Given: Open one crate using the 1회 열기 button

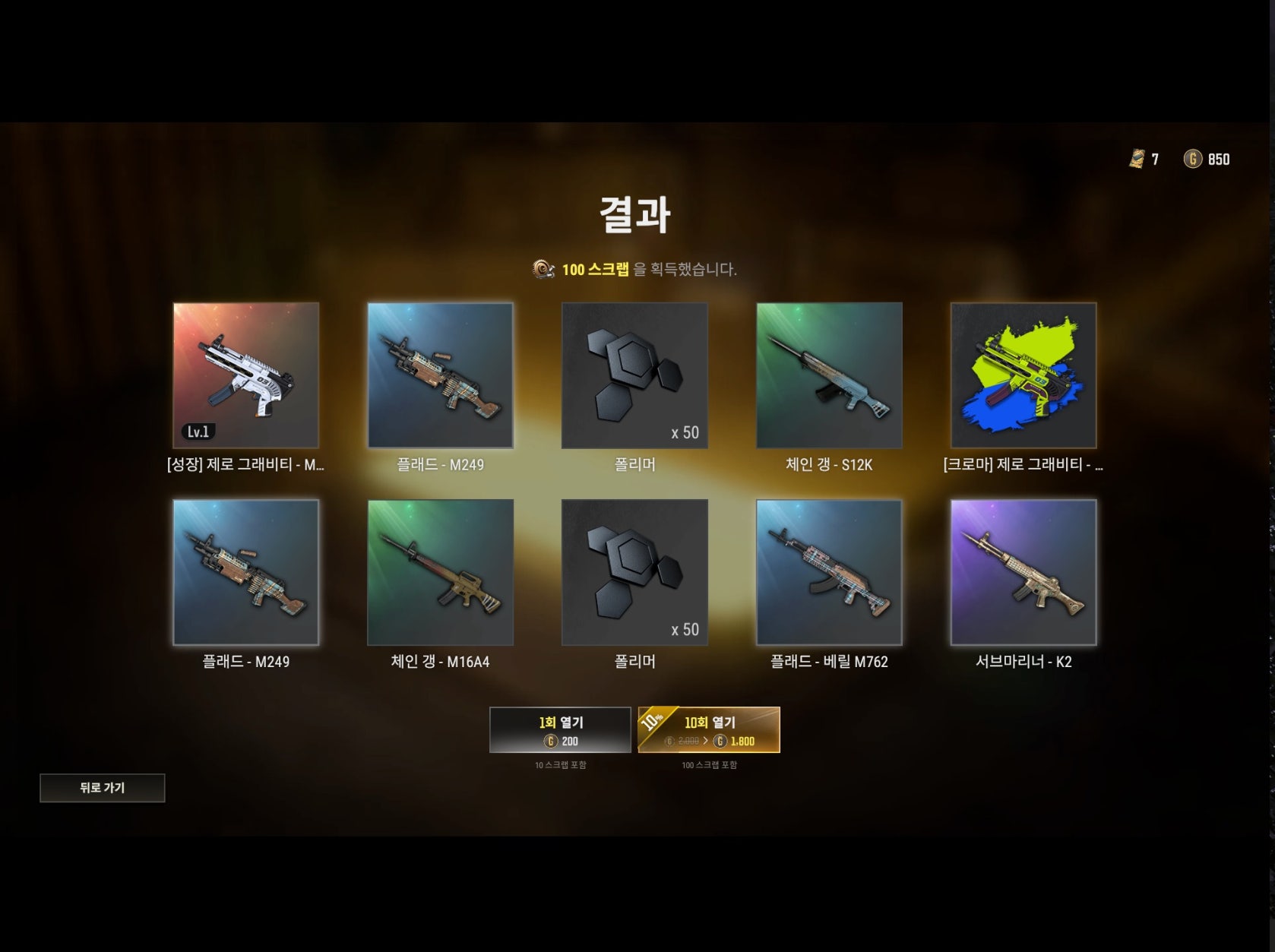Looking at the screenshot, I should (561, 729).
